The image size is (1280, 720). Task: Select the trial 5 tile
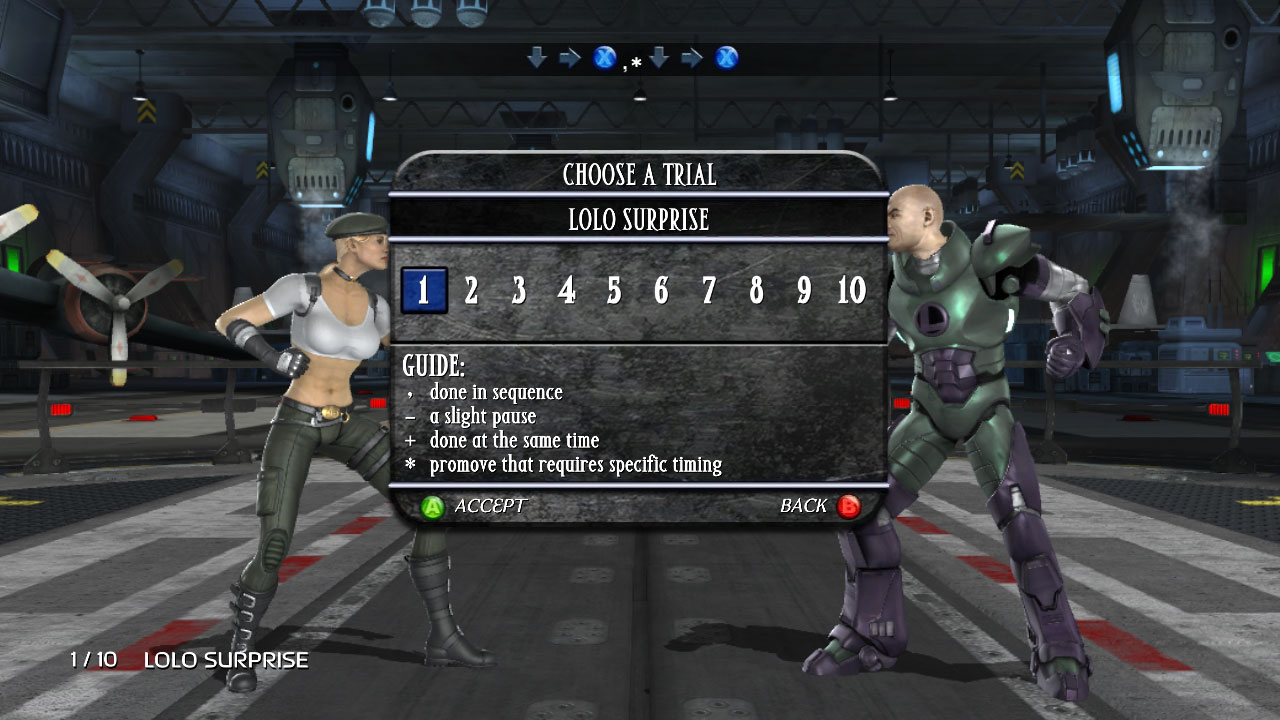tap(614, 291)
